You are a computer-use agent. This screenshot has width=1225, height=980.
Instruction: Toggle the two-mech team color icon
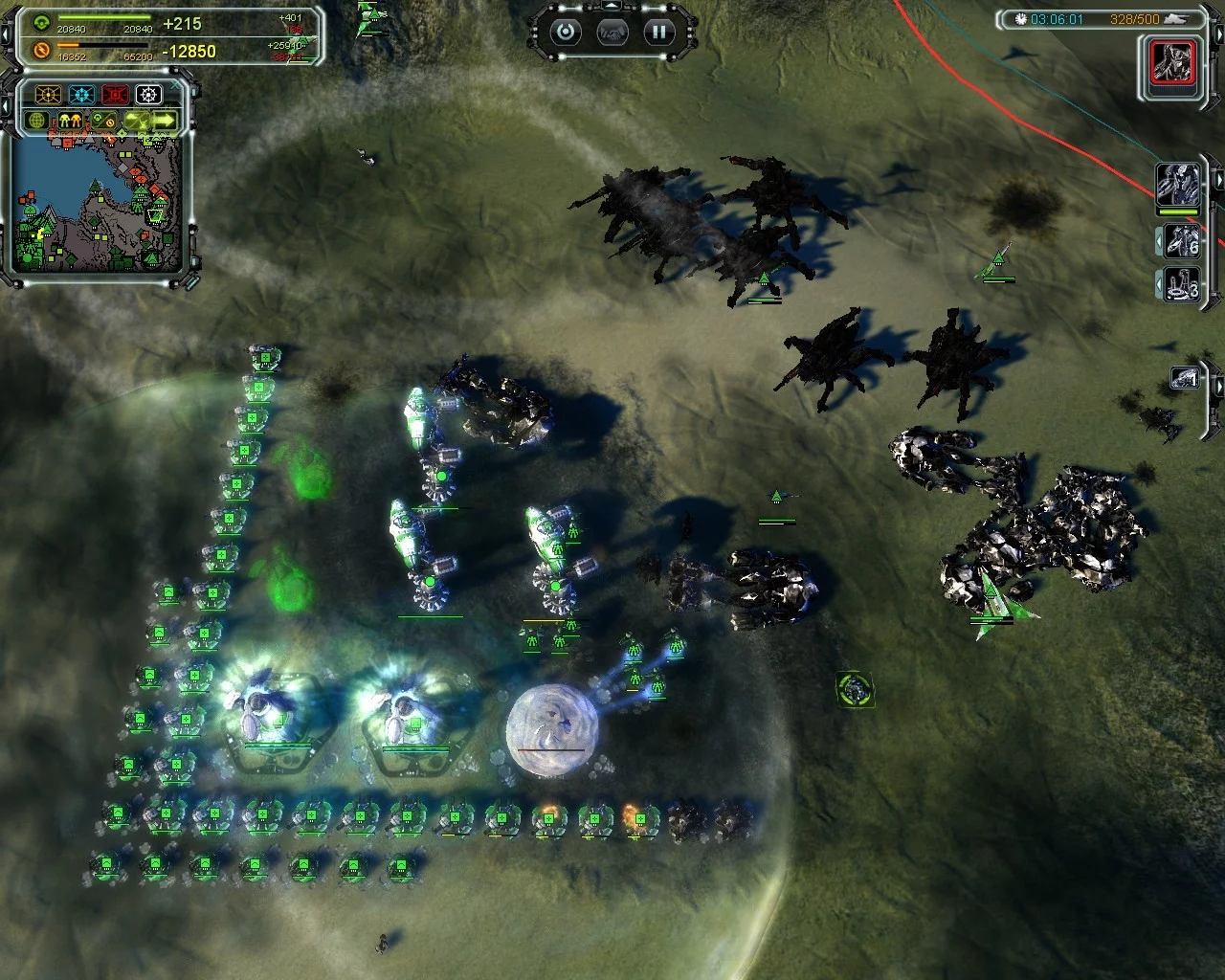pos(70,122)
